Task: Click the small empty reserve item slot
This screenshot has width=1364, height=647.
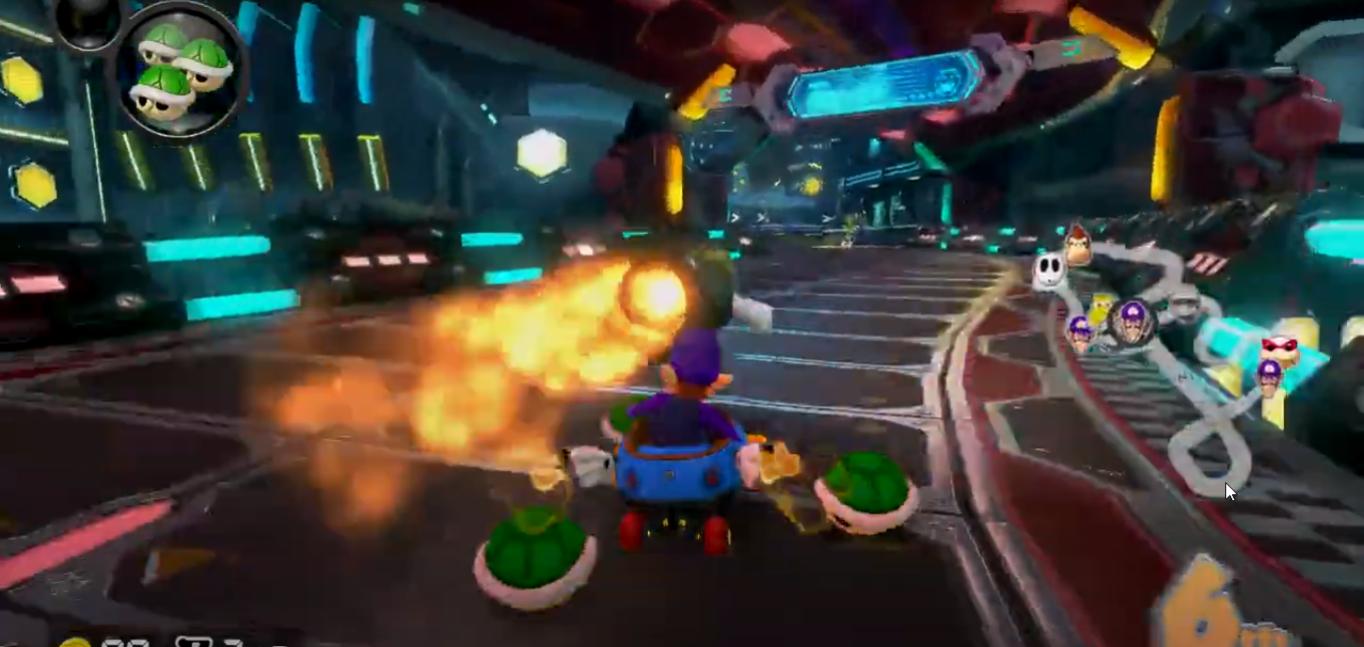Action: click(x=88, y=20)
